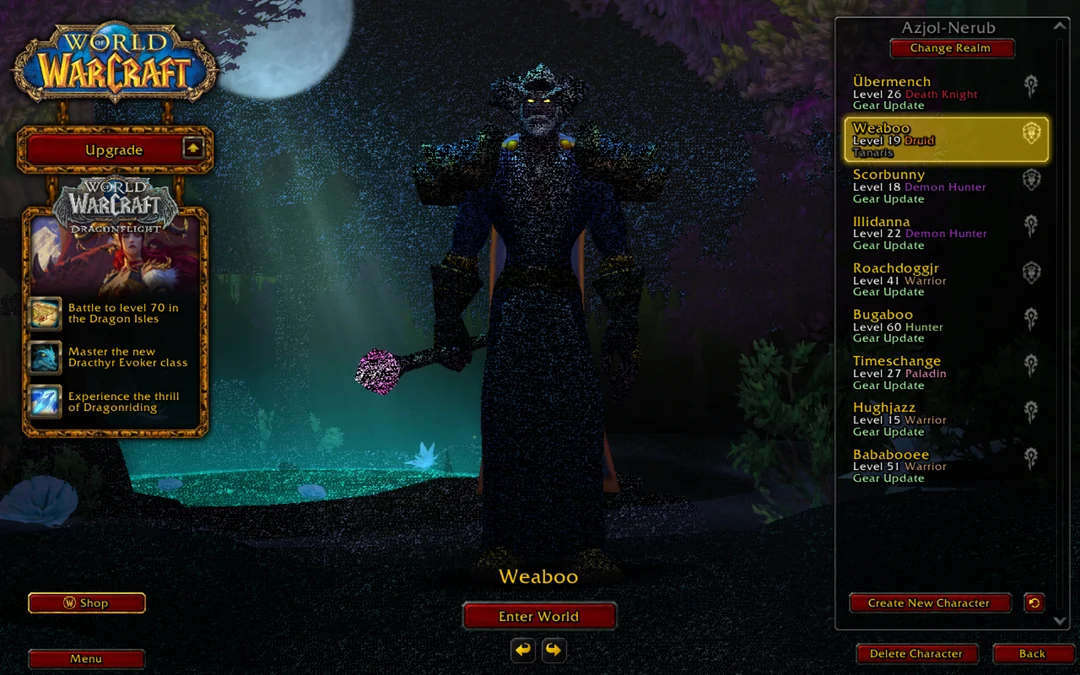Rotate the character right with the arrow
Screen dimensions: 1080x675
tap(553, 651)
